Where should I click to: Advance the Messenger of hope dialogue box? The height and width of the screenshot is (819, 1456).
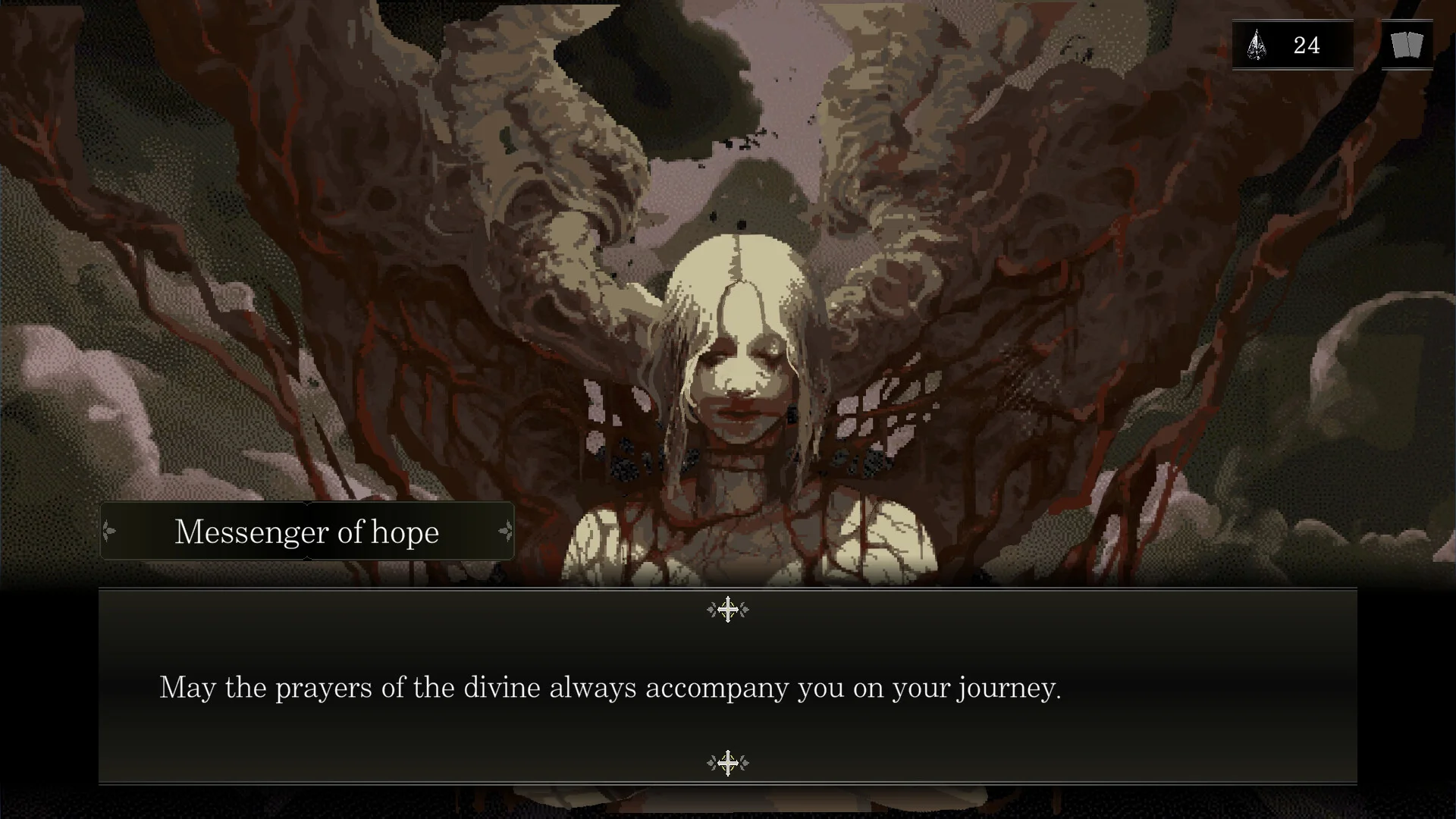727,686
